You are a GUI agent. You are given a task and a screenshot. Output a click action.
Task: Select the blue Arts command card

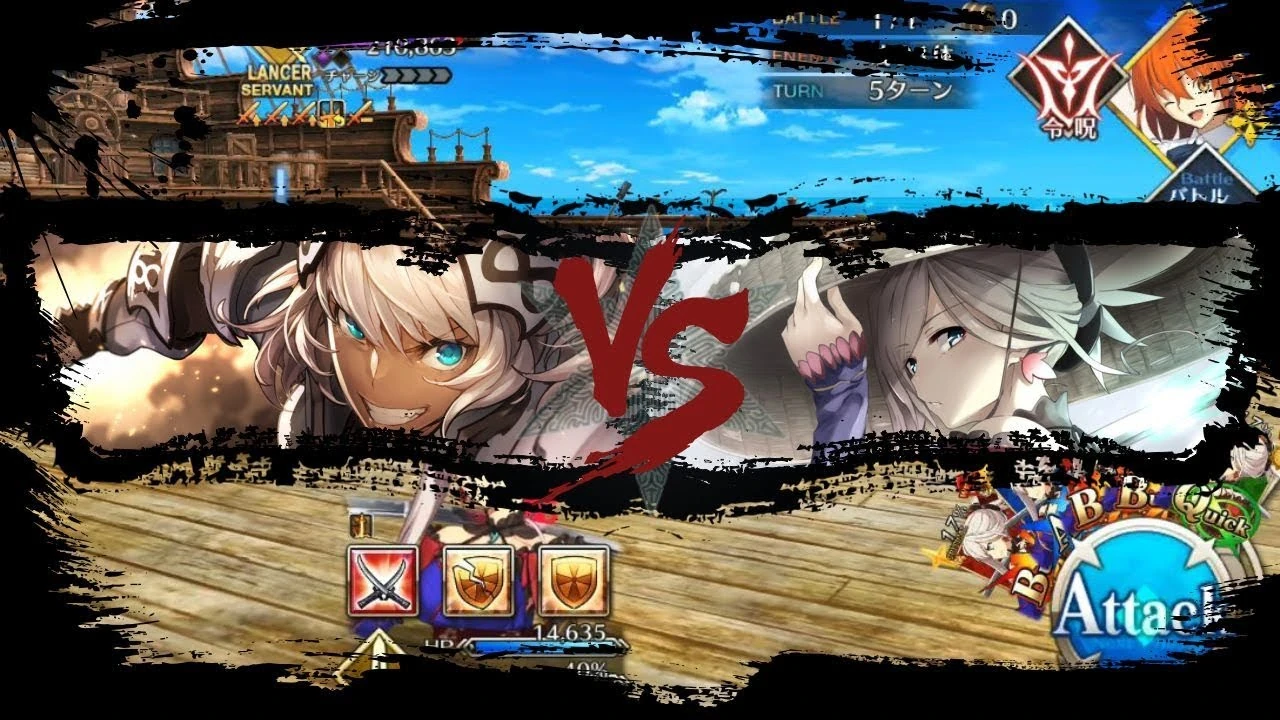[1061, 535]
